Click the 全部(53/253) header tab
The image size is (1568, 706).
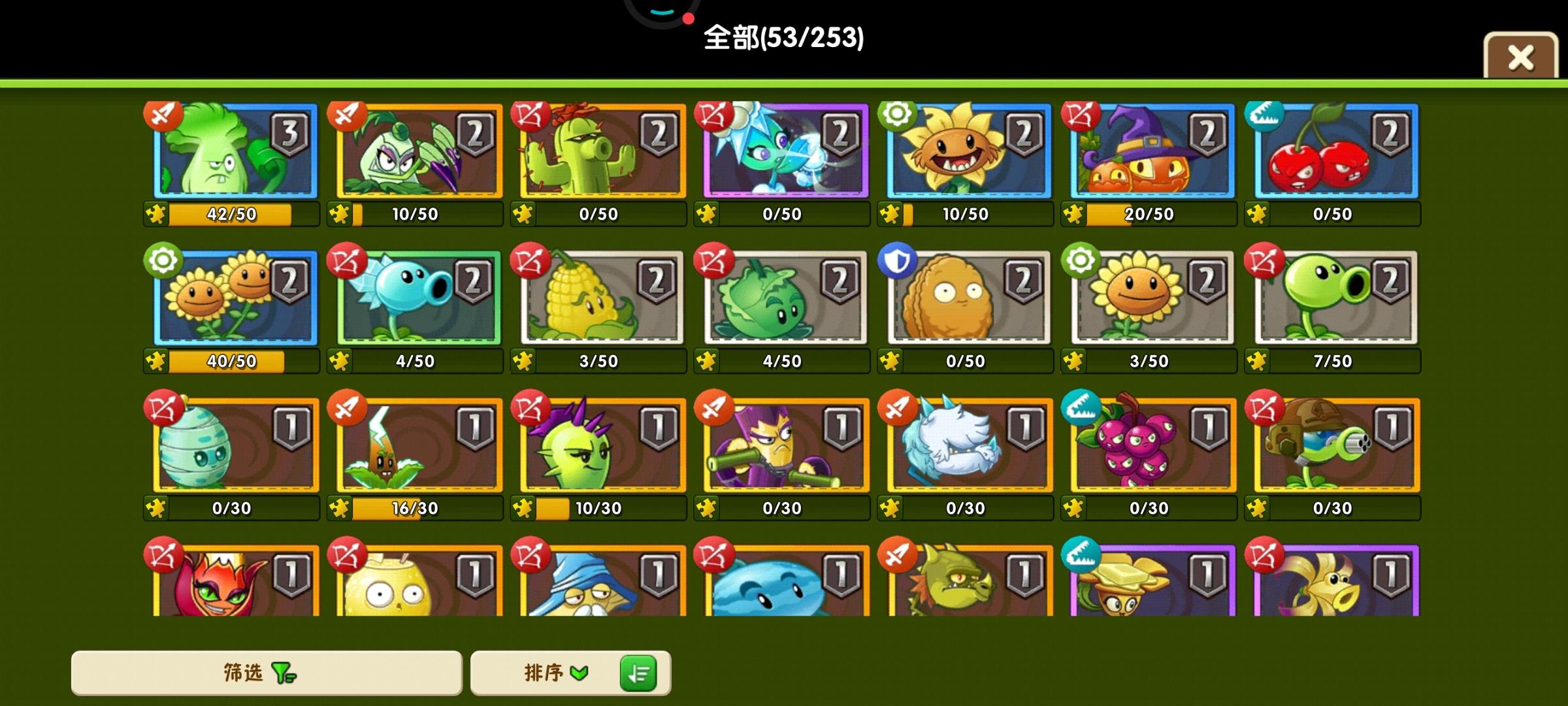(x=783, y=39)
